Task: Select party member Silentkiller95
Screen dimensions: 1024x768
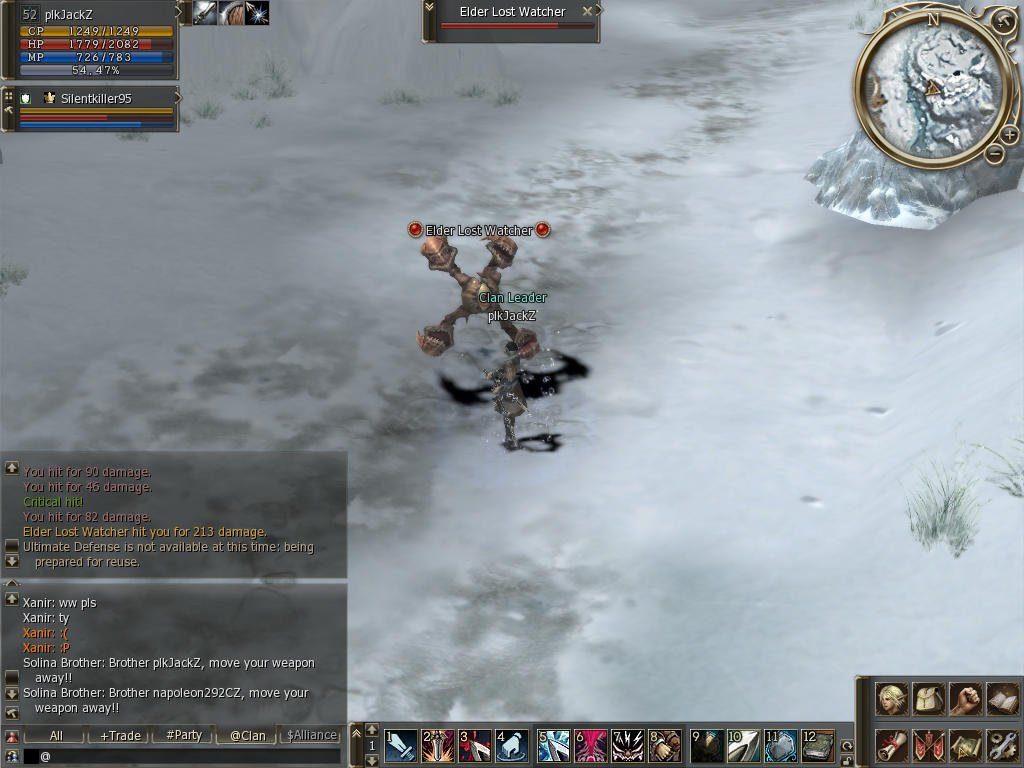Action: [x=96, y=99]
